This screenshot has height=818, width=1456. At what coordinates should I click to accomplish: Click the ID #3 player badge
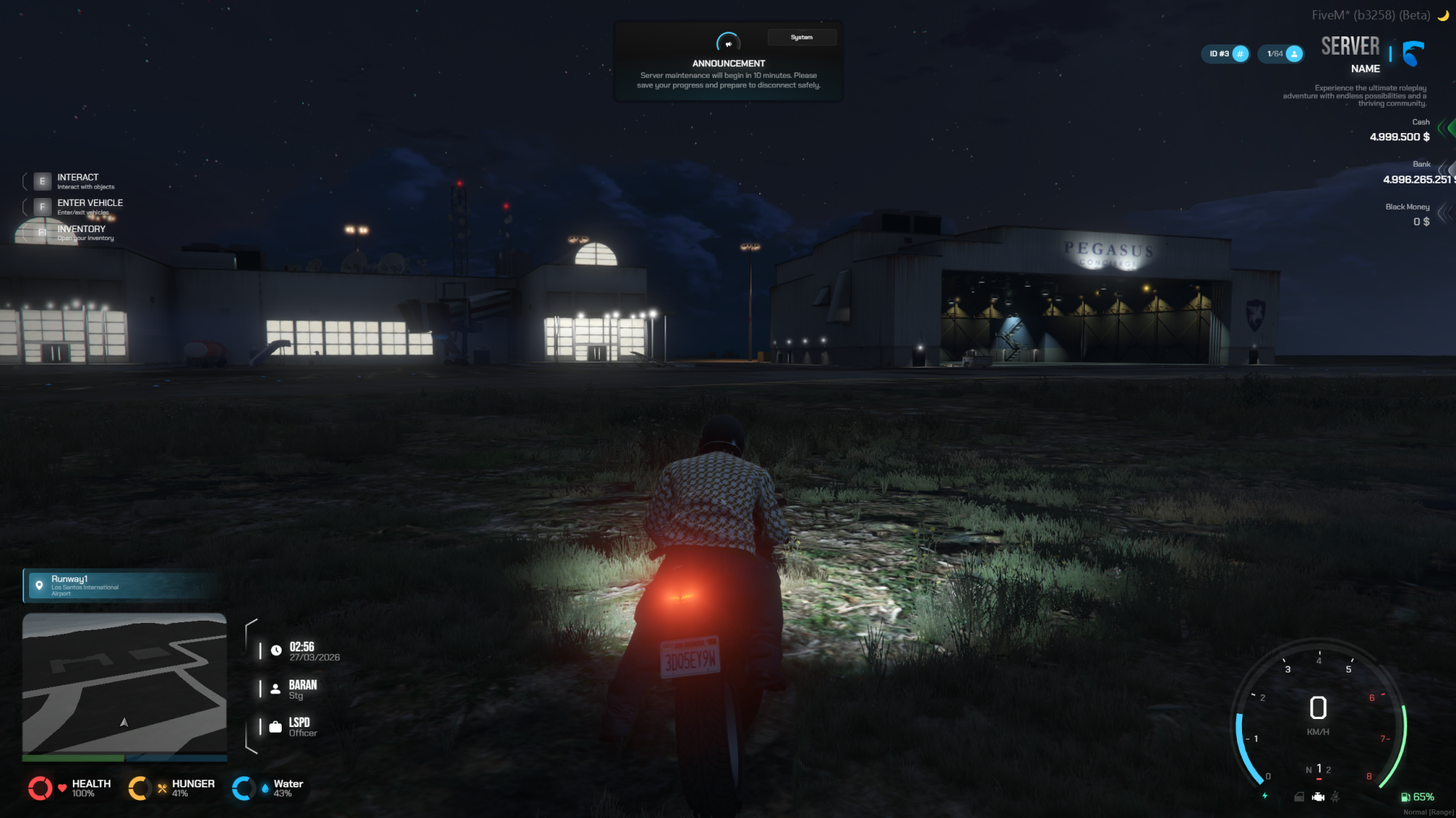[x=1225, y=54]
